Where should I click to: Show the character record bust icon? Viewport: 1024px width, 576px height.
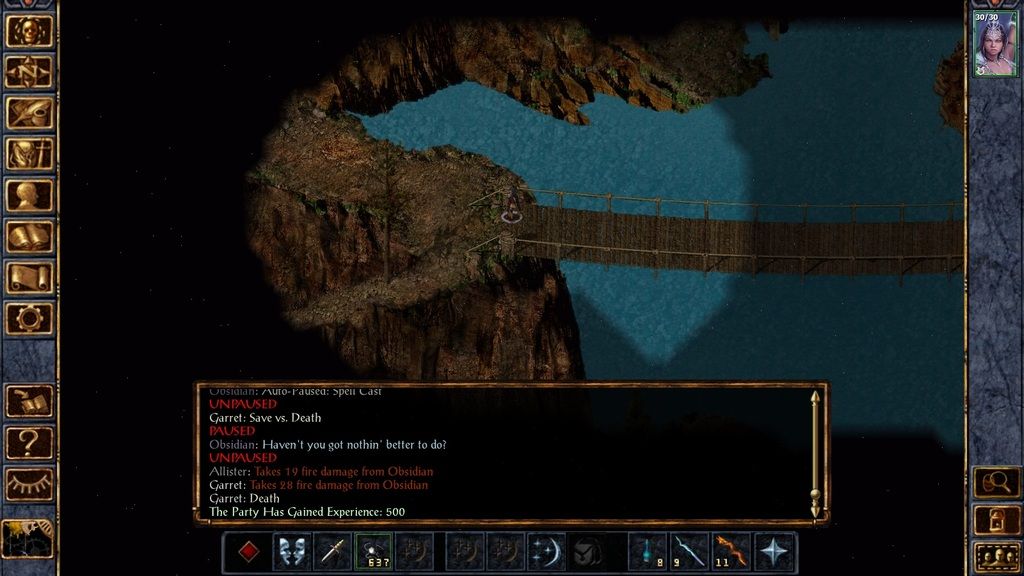click(29, 195)
